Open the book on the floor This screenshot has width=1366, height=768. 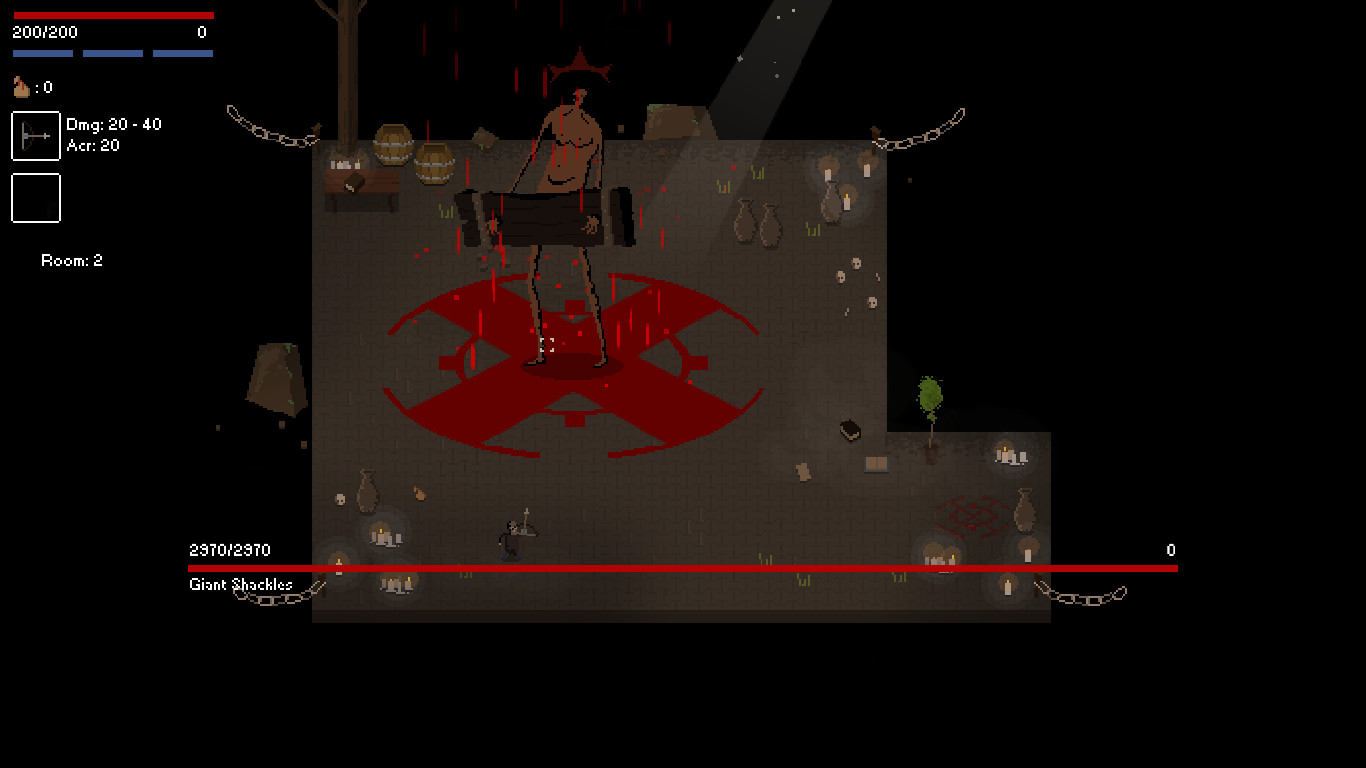coord(850,428)
